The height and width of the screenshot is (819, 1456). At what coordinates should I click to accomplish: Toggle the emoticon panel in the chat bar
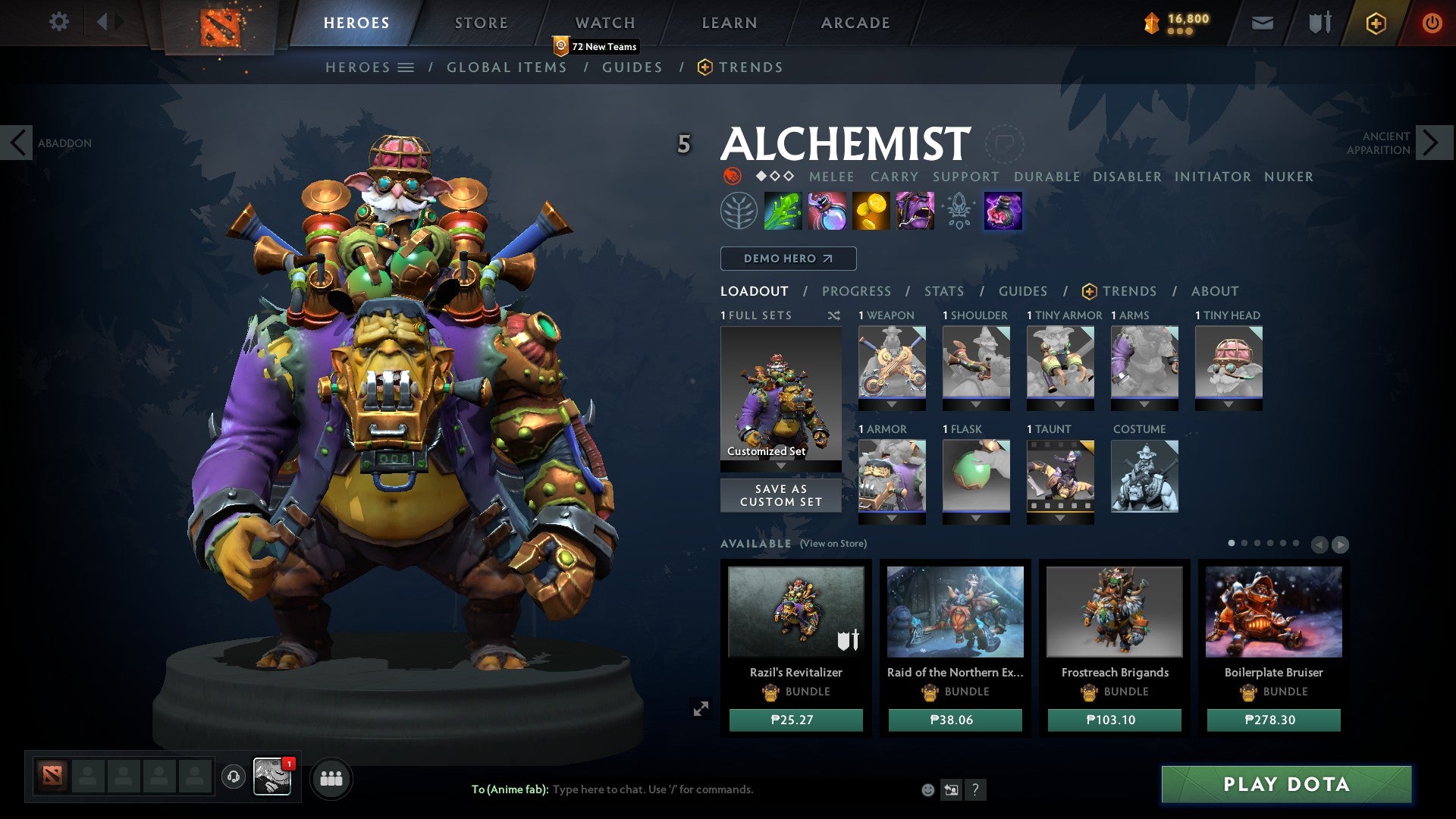pyautogui.click(x=927, y=789)
